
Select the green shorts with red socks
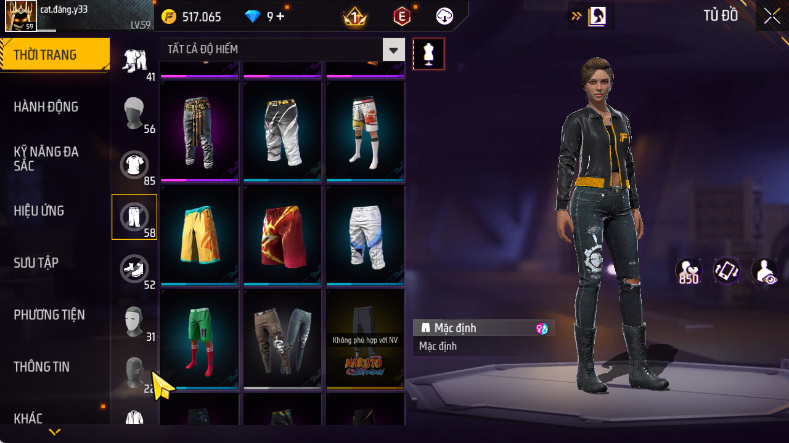tap(199, 337)
